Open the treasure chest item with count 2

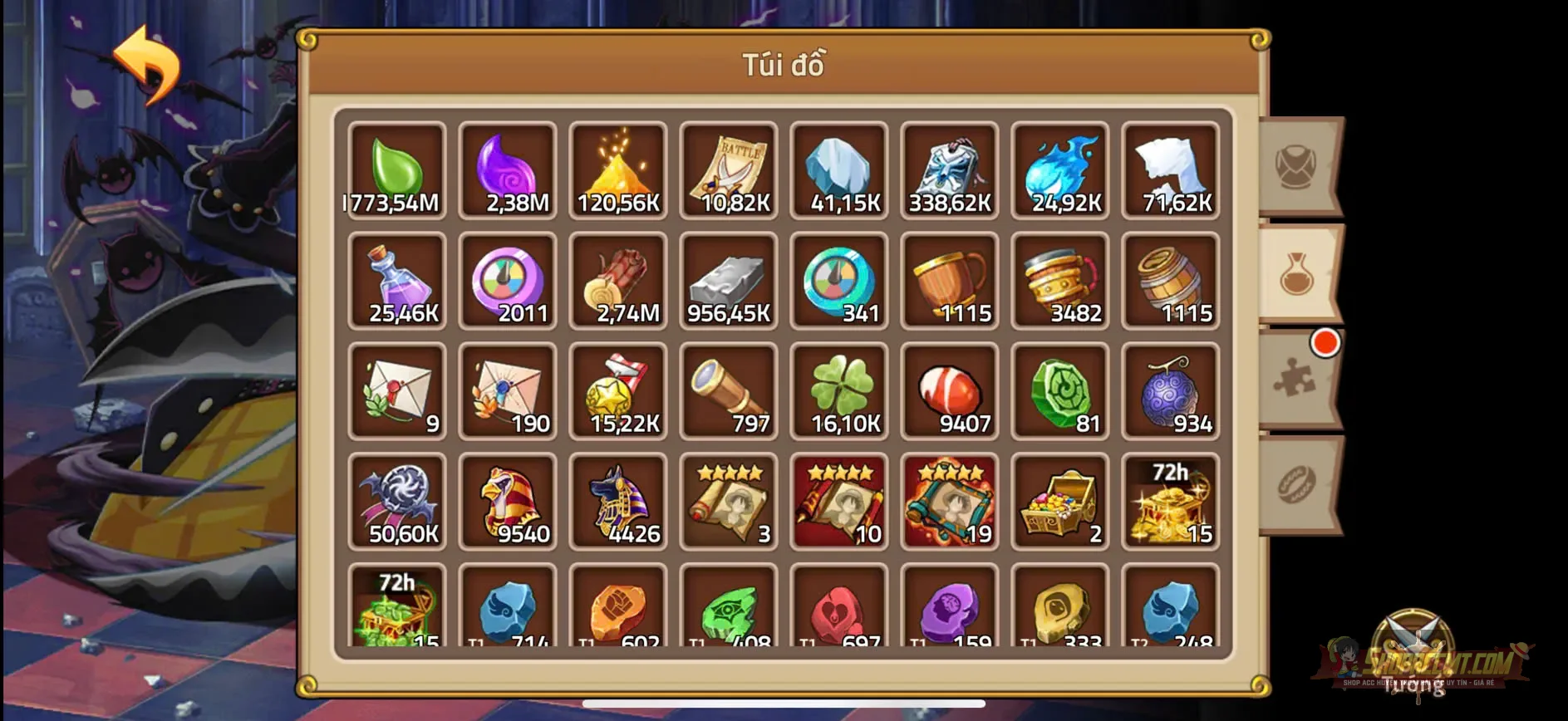pos(1060,503)
